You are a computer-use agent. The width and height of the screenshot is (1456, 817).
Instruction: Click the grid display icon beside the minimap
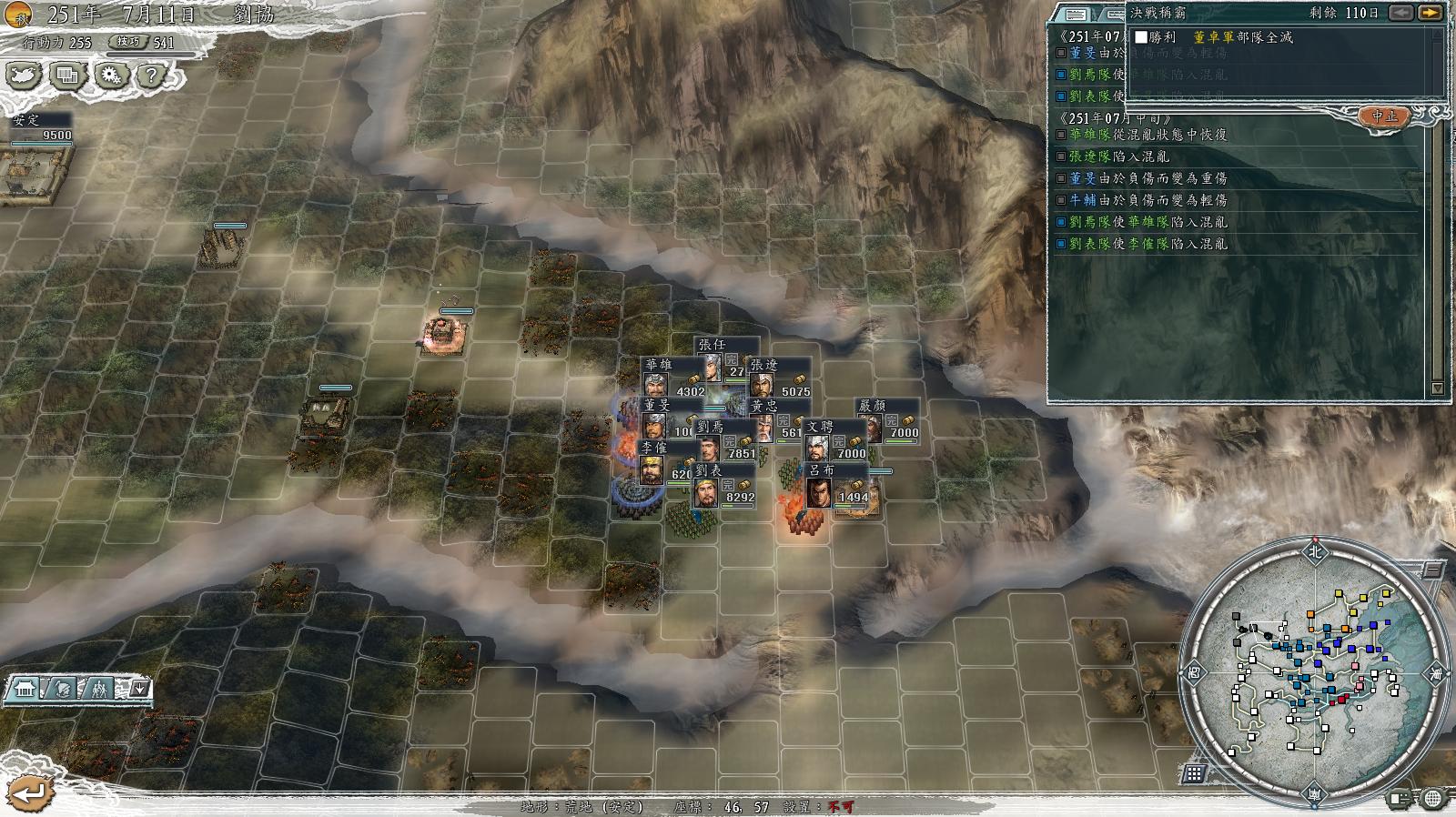(1196, 774)
